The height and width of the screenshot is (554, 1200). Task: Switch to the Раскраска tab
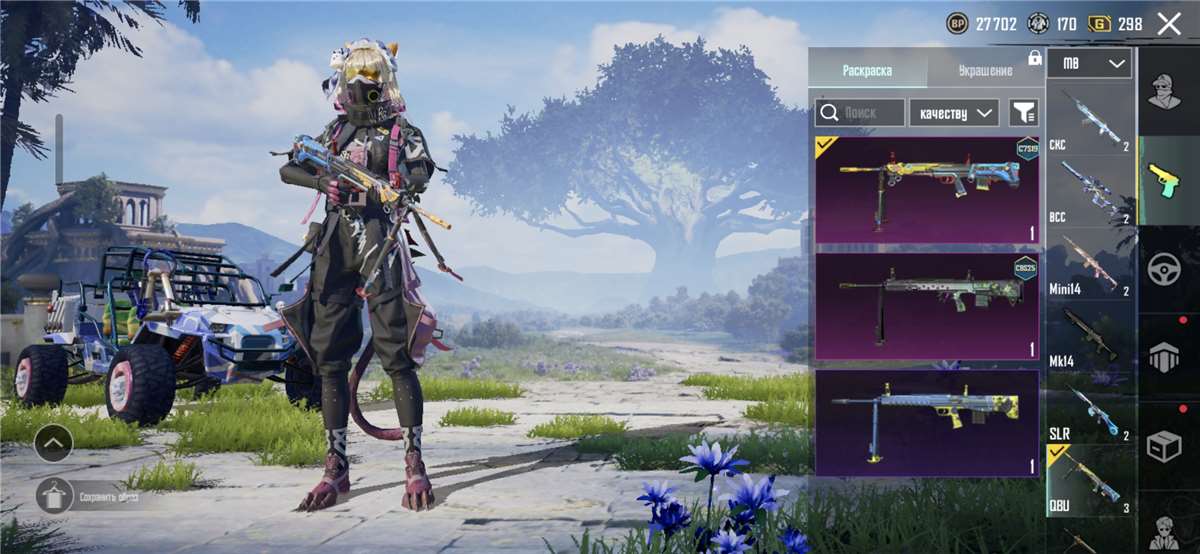coord(867,70)
